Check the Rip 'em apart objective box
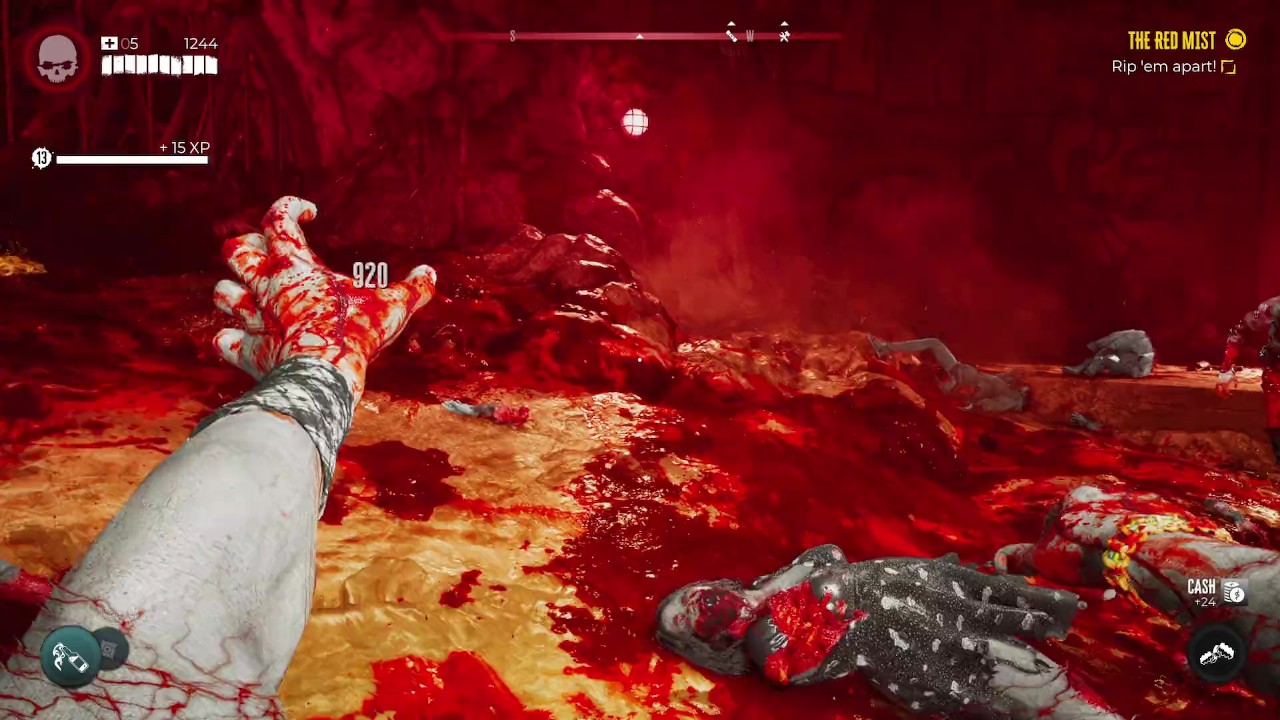 [1228, 66]
